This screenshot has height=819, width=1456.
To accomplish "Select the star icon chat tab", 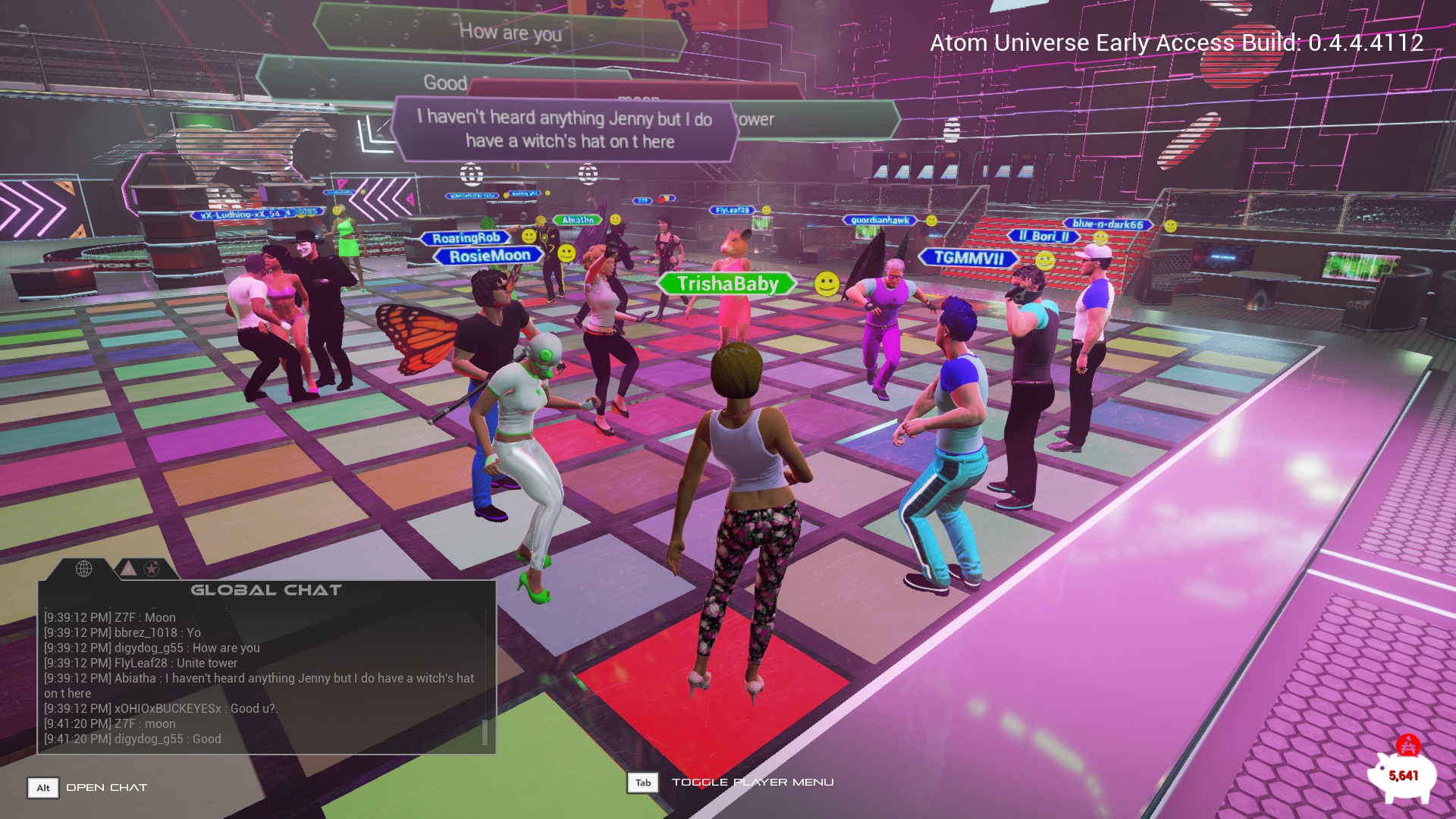I will [152, 568].
